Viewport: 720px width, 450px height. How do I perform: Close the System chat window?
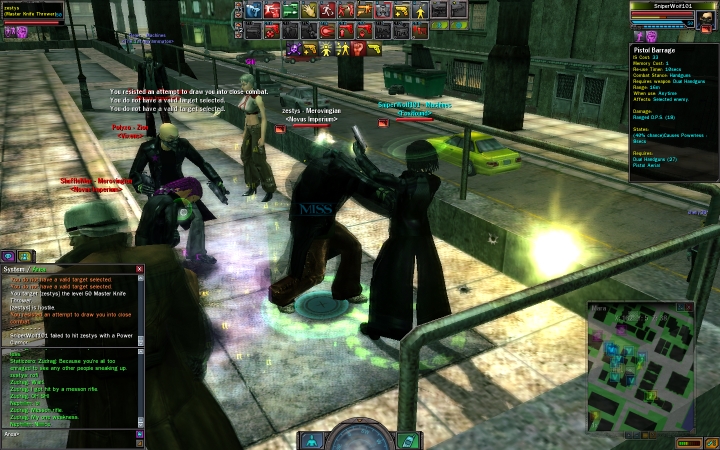pos(139,269)
